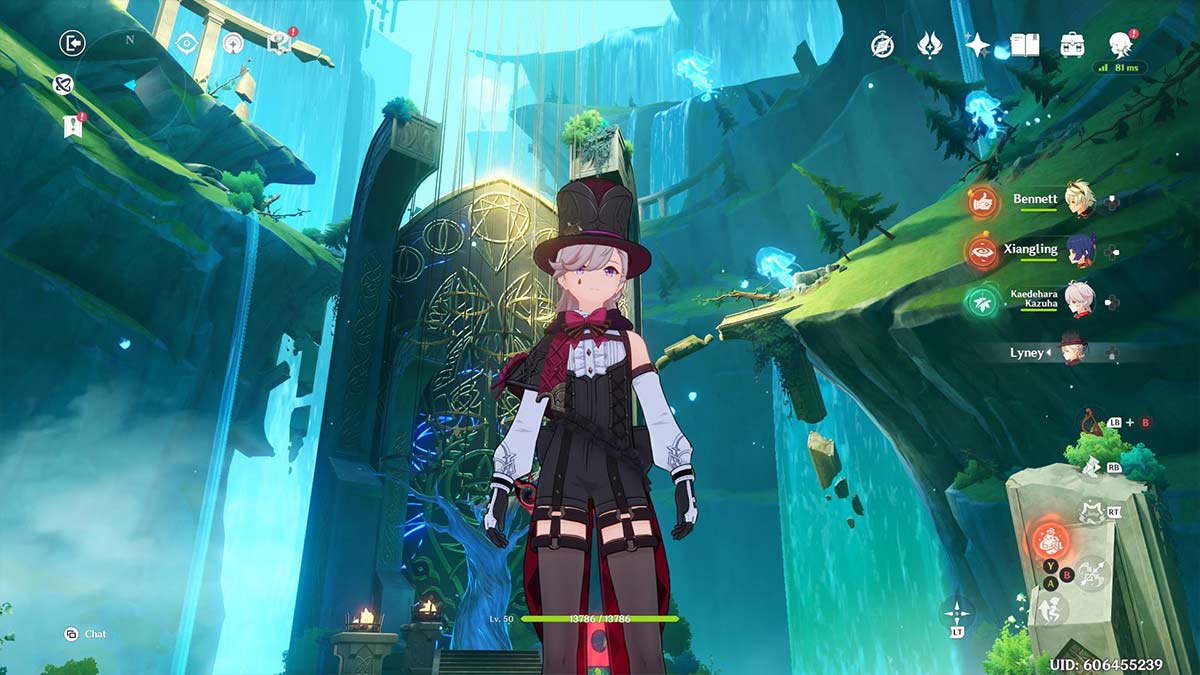Open the four-point star Wish icon

tap(977, 45)
